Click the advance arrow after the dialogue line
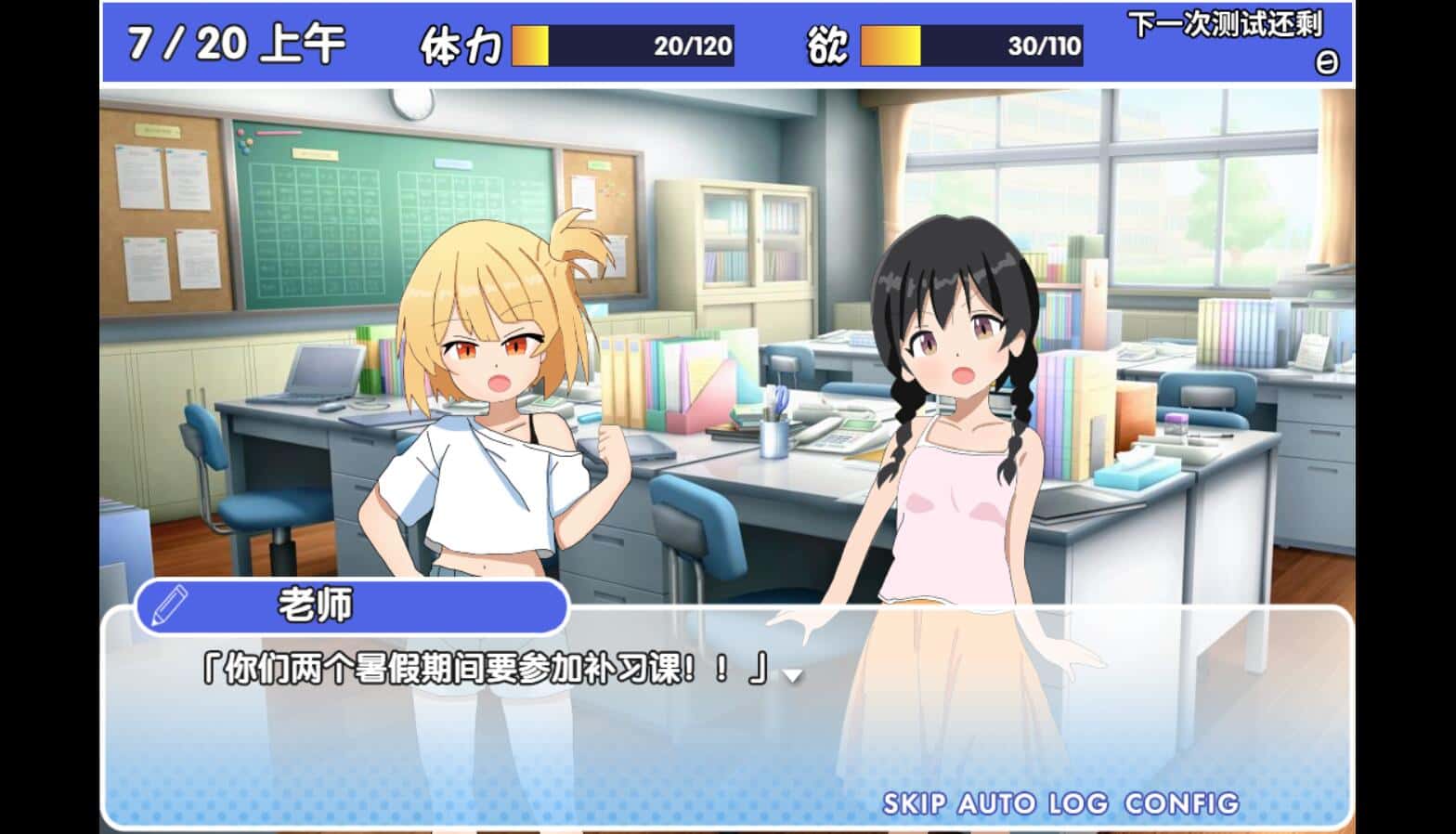 coord(794,678)
